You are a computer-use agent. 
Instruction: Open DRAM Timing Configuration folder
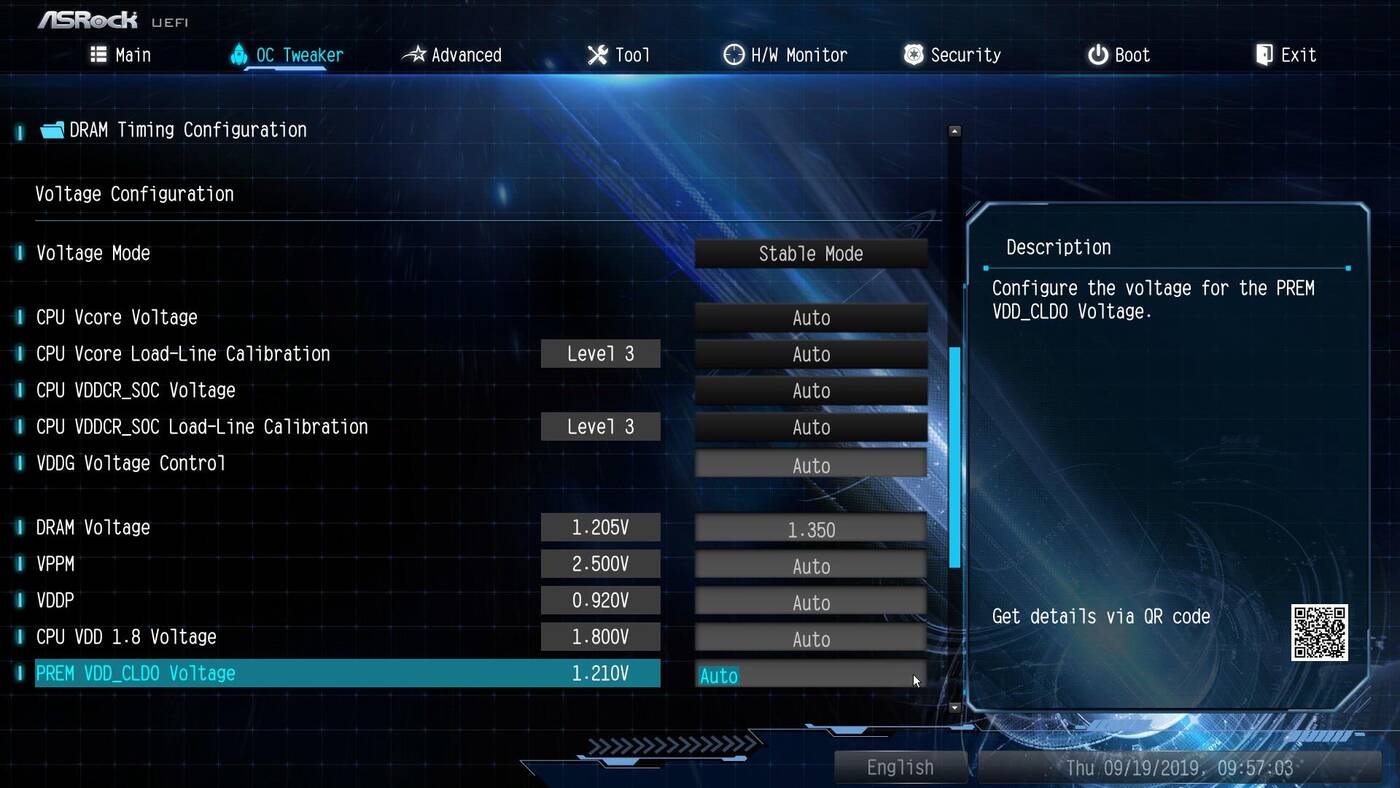pyautogui.click(x=187, y=130)
